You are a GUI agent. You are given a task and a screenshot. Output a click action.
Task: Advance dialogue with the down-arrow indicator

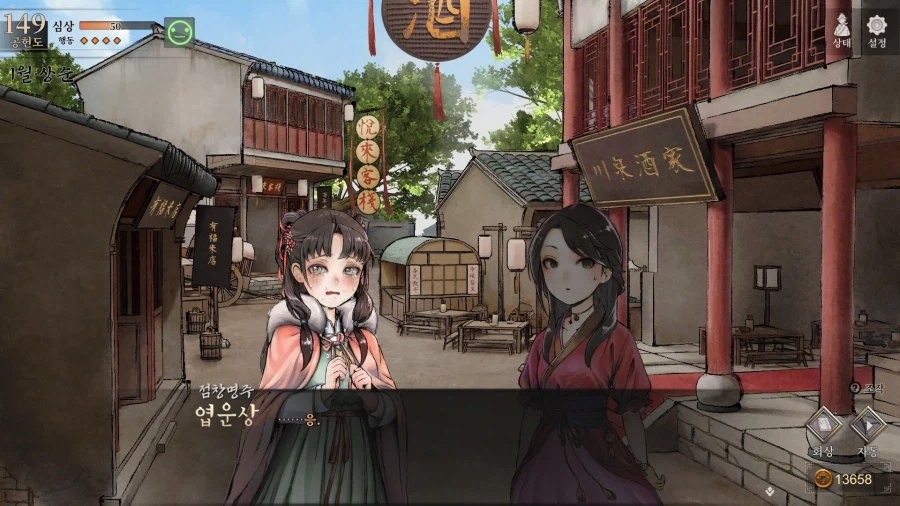tap(768, 490)
